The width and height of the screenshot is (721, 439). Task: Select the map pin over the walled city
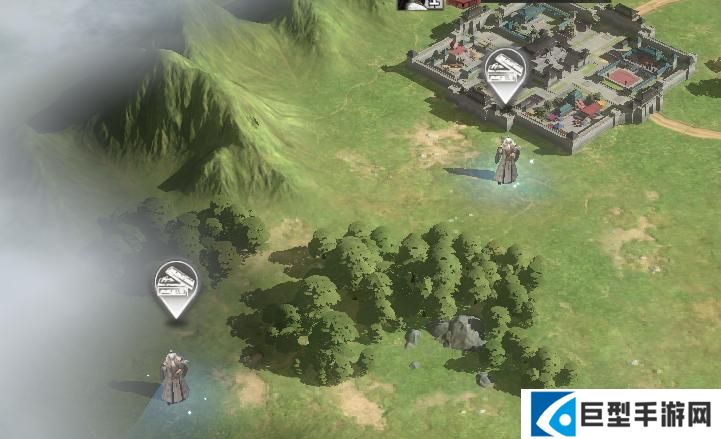point(505,72)
